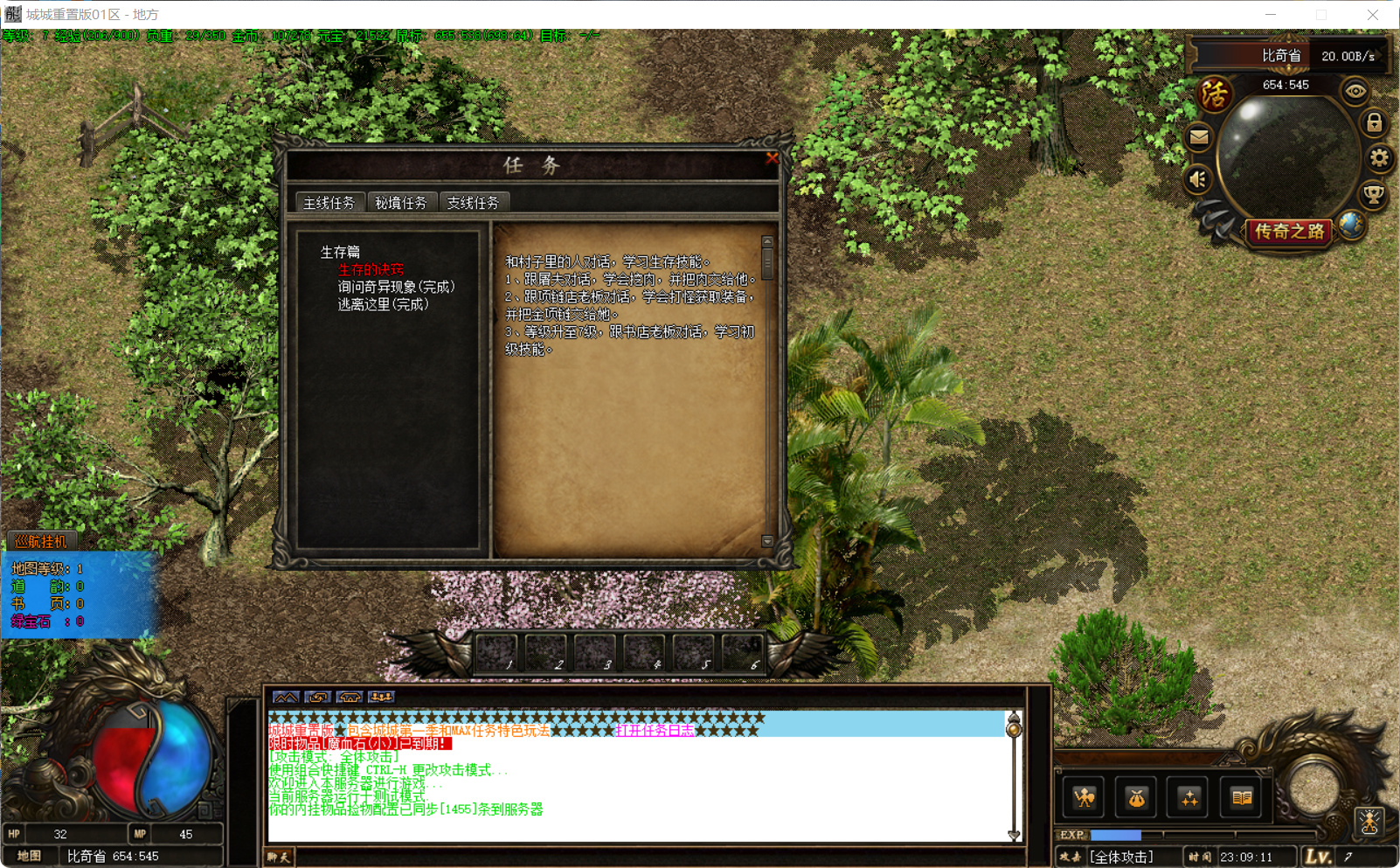Switch to the 支线任务 tab
This screenshot has height=868, width=1400.
474,202
